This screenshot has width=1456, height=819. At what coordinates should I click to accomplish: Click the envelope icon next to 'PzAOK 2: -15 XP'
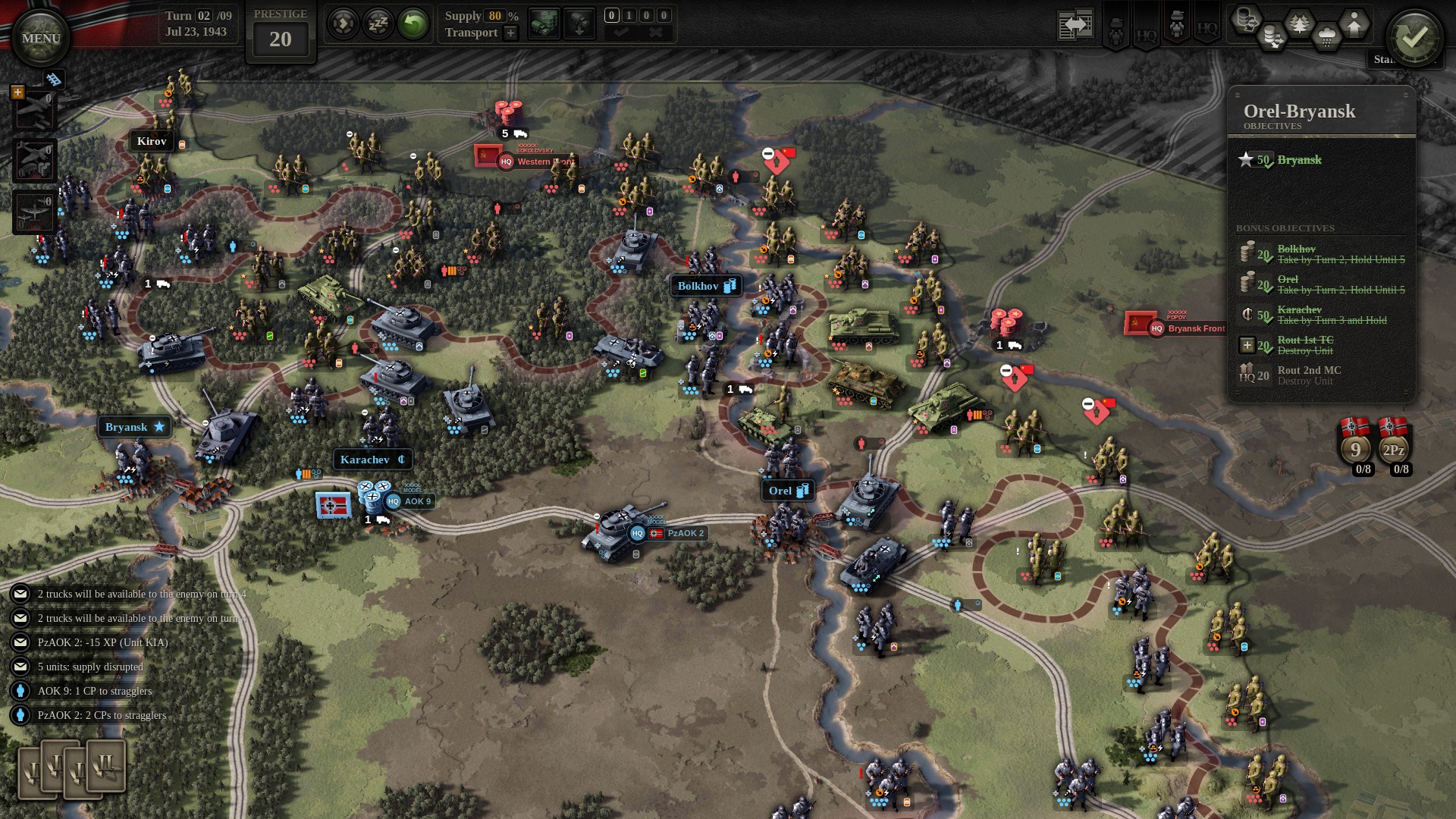coord(19,642)
